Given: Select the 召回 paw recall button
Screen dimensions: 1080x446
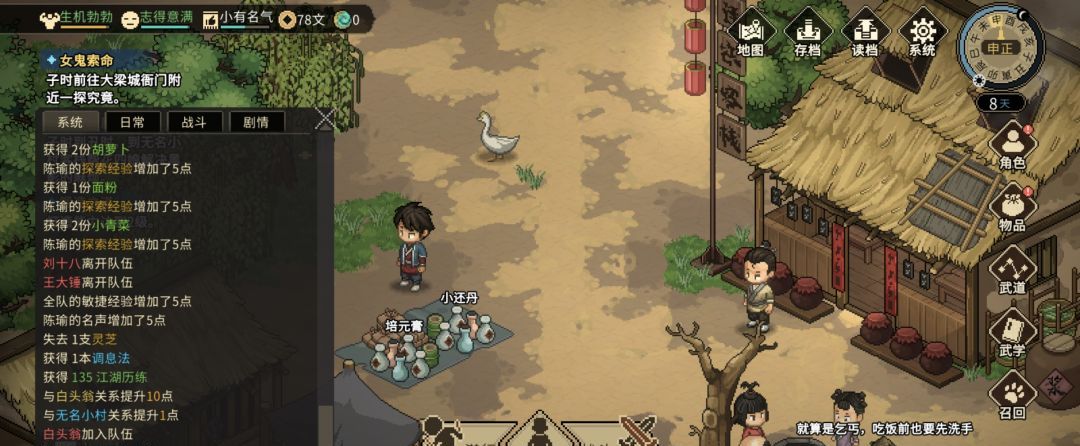Looking at the screenshot, I should click(x=1012, y=395).
